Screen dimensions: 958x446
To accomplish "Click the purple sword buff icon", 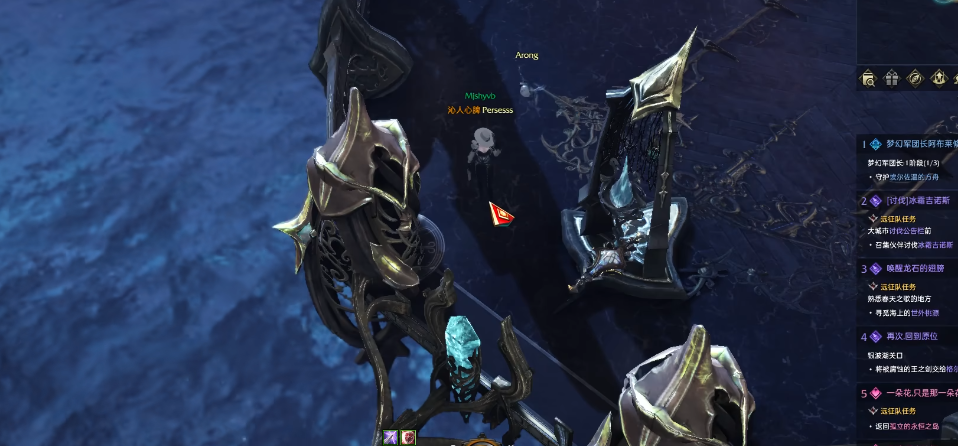I will 391,437.
